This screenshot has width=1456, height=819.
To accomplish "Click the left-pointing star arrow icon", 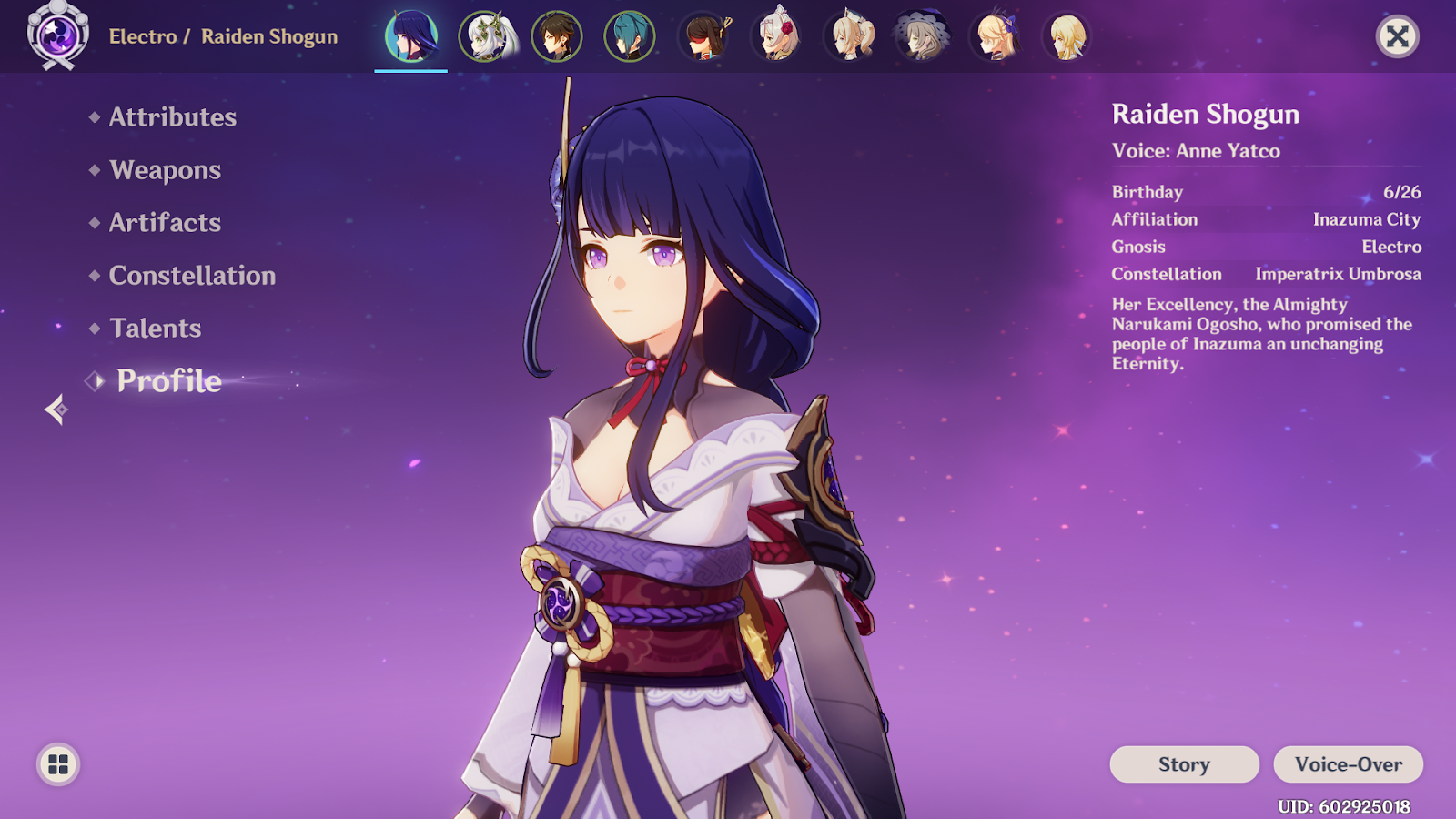I will click(x=56, y=409).
